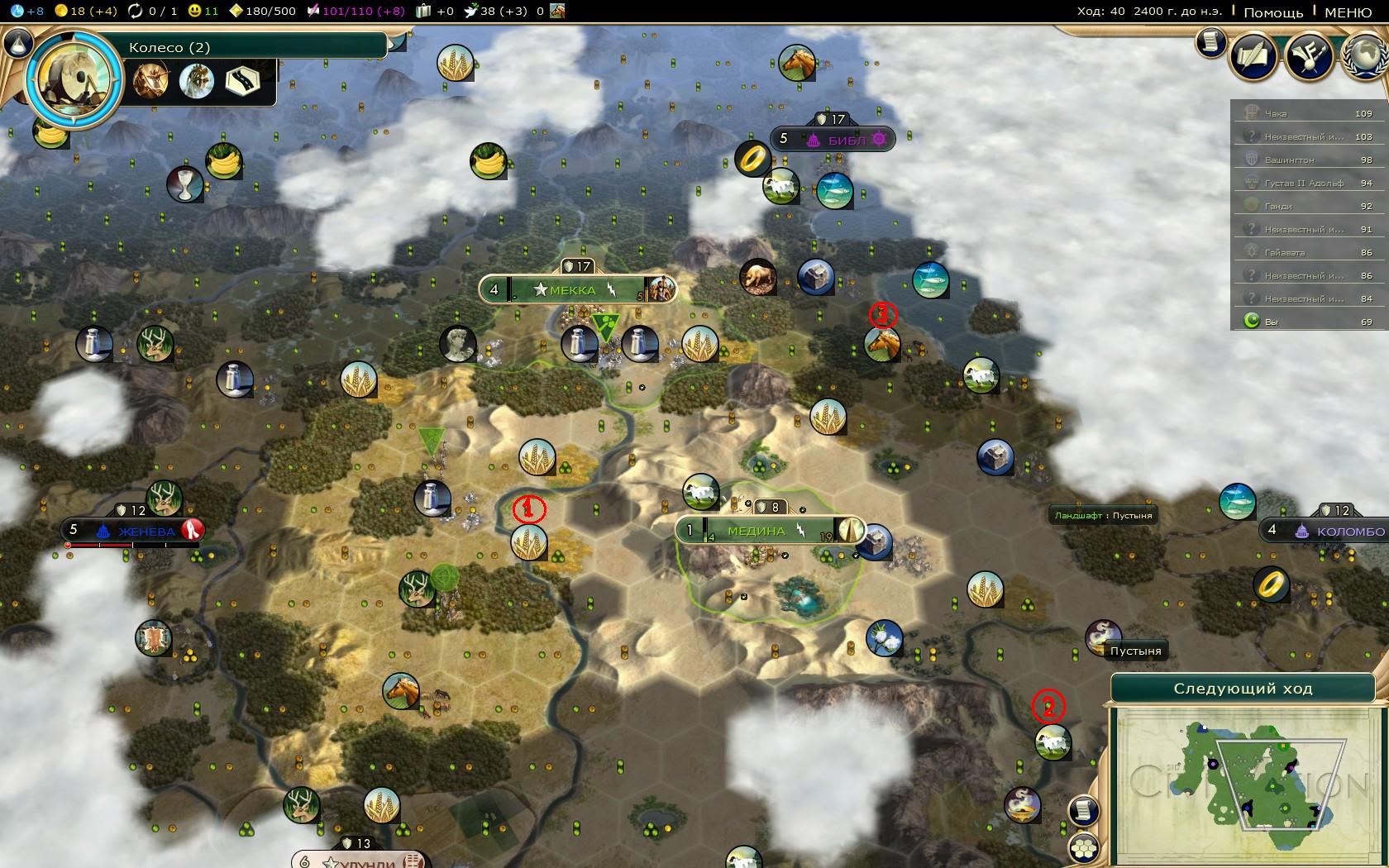The height and width of the screenshot is (868, 1389).
Task: Open the advisors trumpet icon
Action: (x=1309, y=56)
